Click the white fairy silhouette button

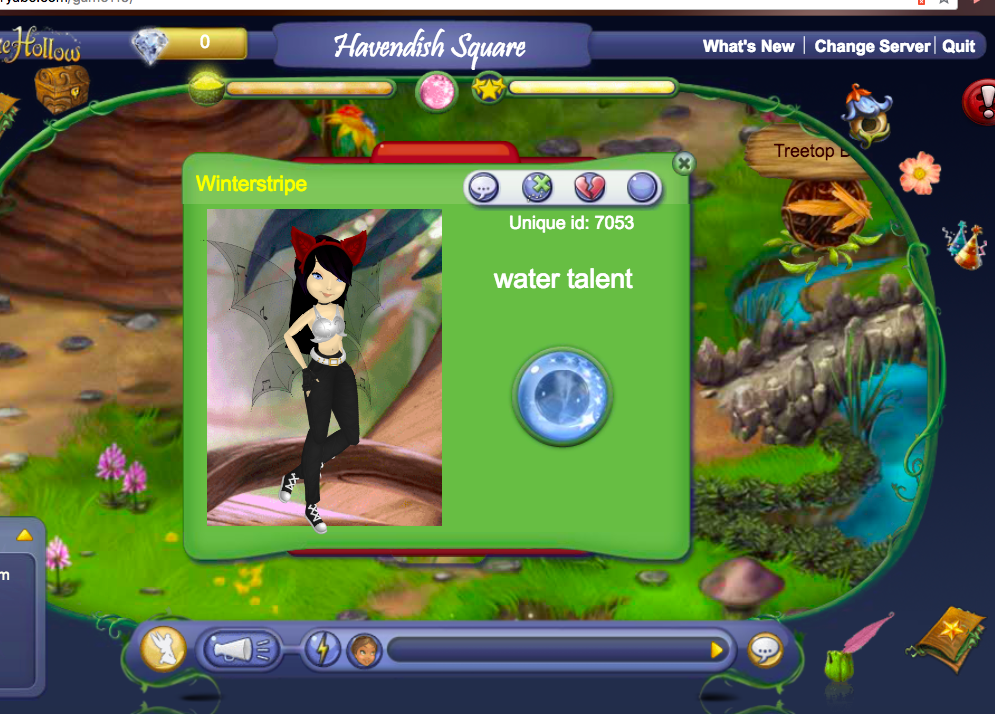click(163, 649)
